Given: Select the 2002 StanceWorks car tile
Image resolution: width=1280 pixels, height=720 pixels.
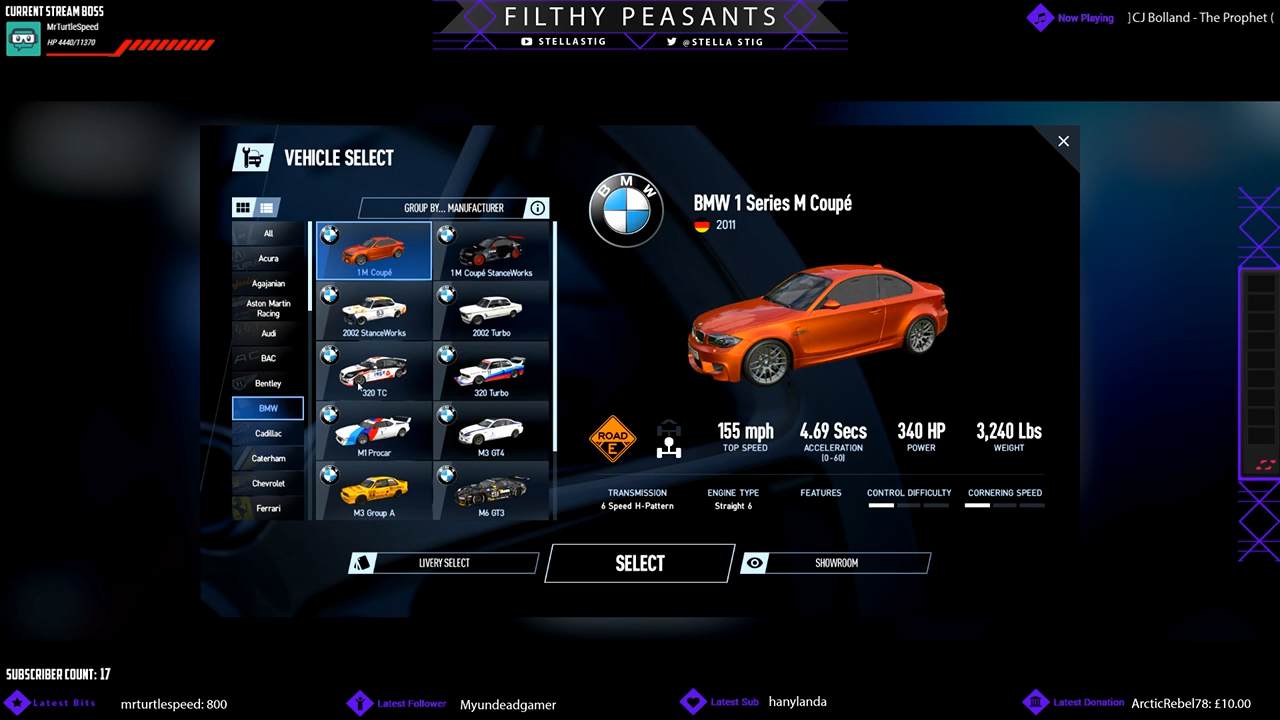Looking at the screenshot, I should (374, 312).
